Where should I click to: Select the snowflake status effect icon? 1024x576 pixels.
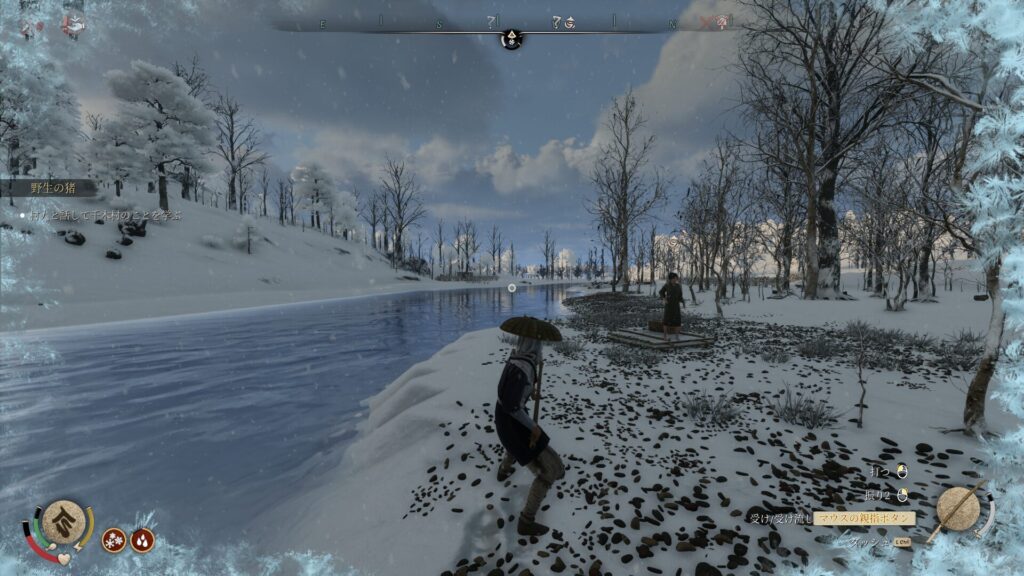pos(114,540)
